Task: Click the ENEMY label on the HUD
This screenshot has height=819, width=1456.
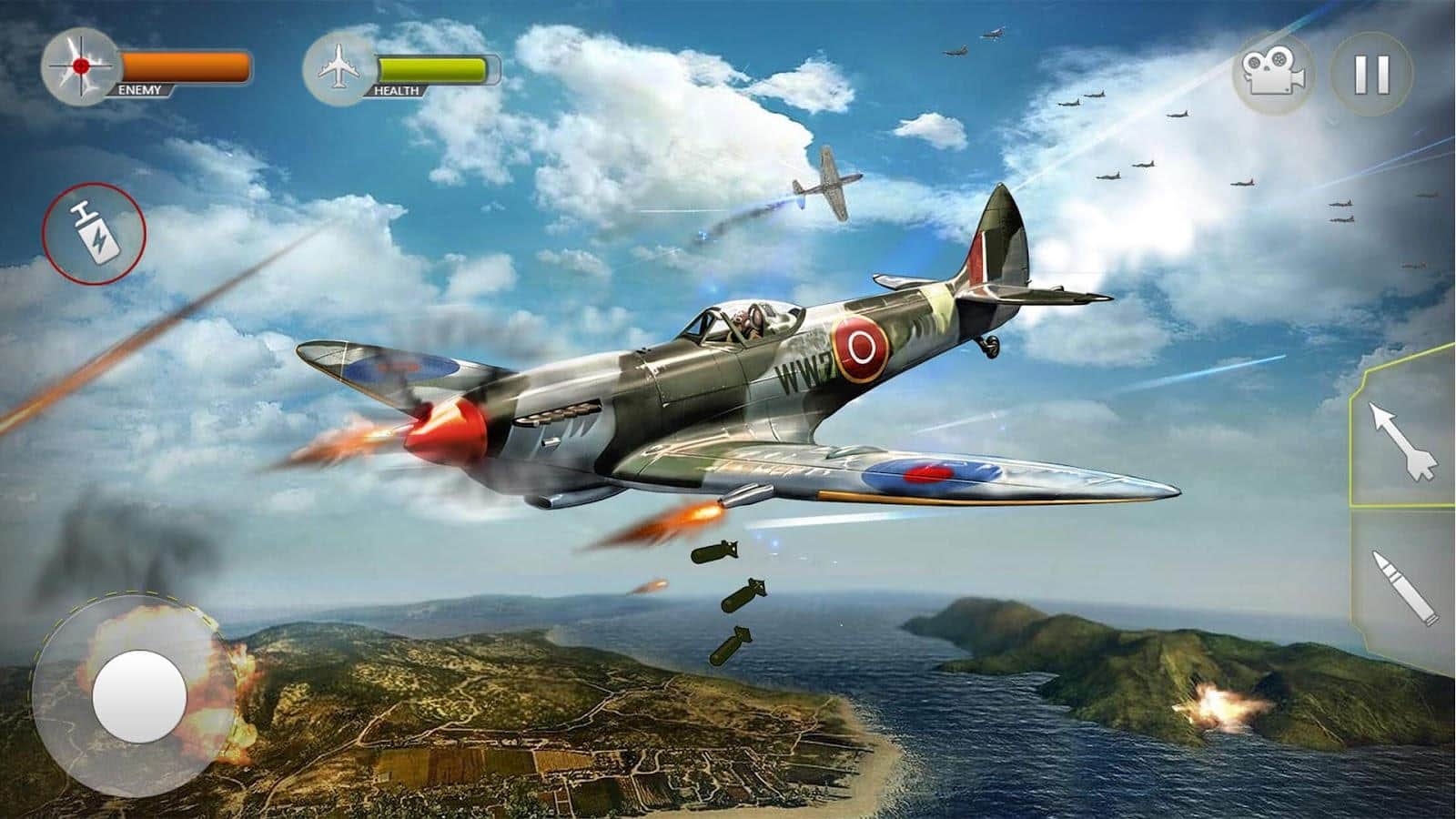Action: 138,90
